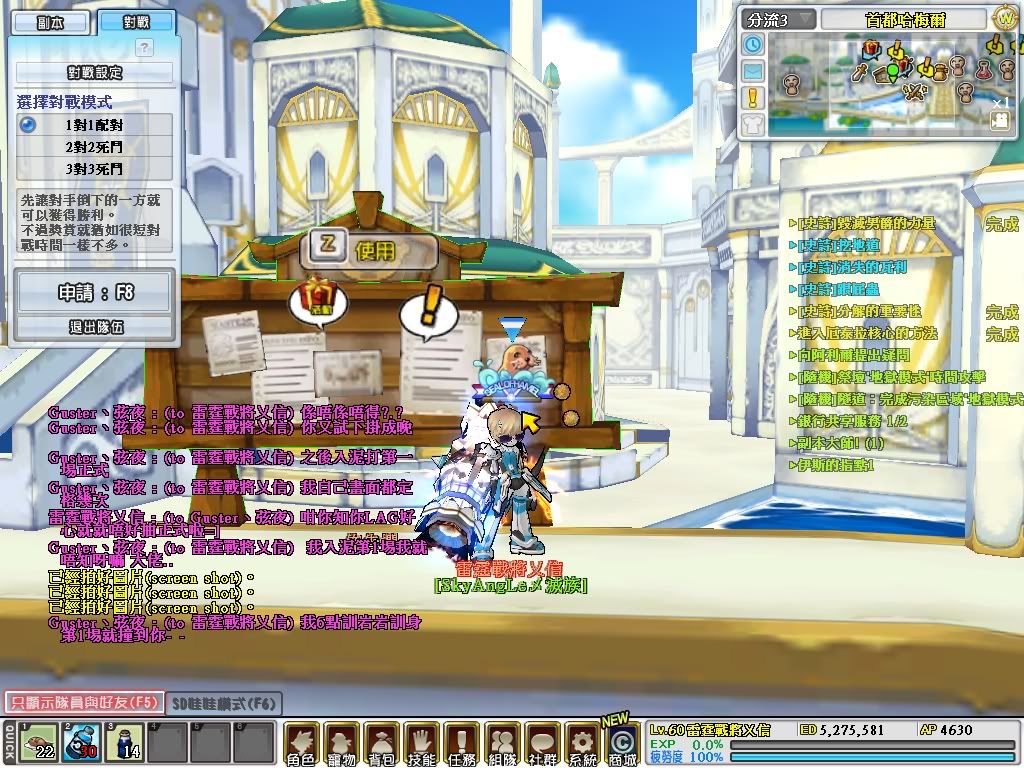Open the 商城 cash shop
This screenshot has height=768, width=1024.
tap(621, 742)
